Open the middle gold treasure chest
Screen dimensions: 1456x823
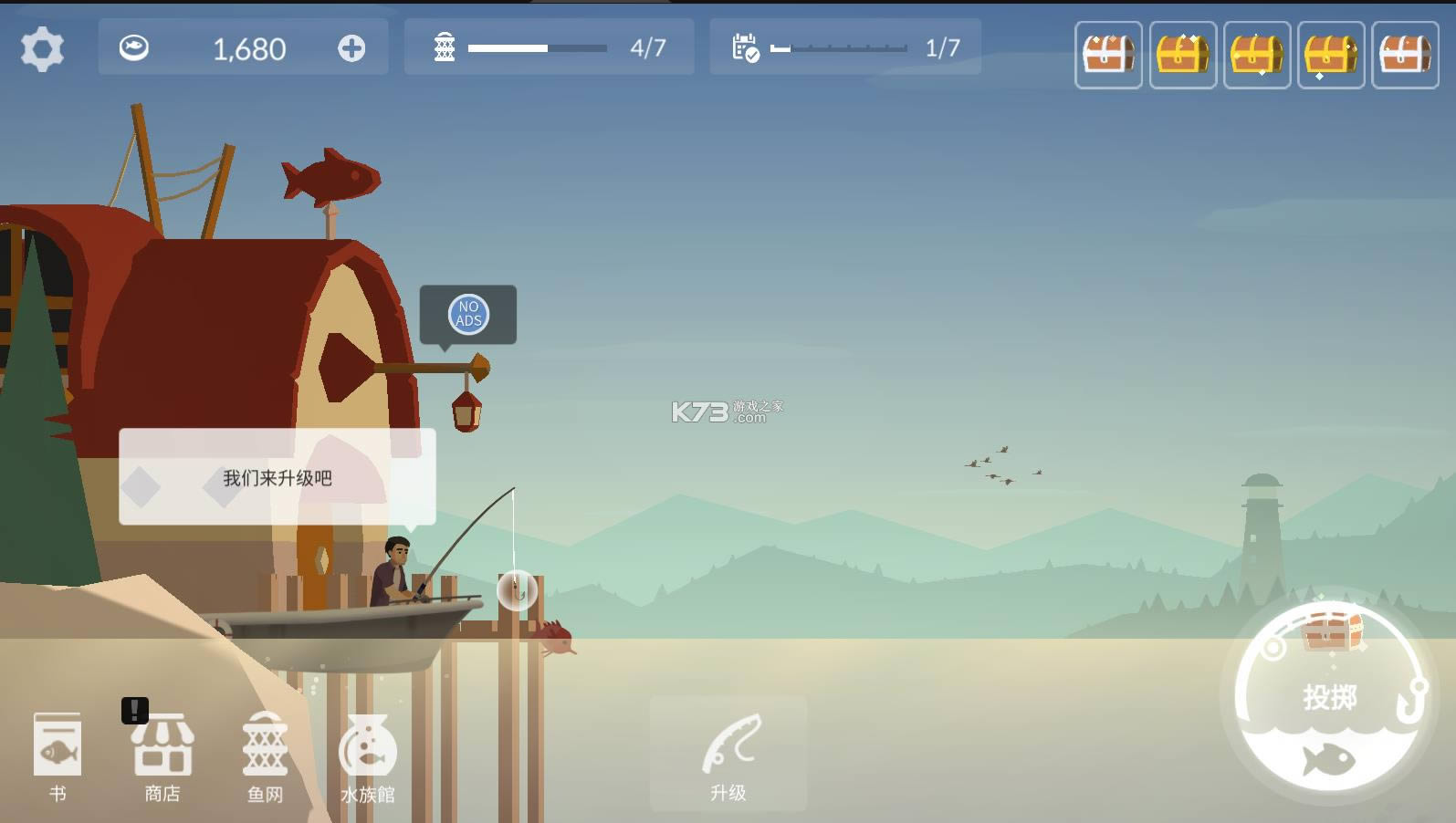point(1257,55)
